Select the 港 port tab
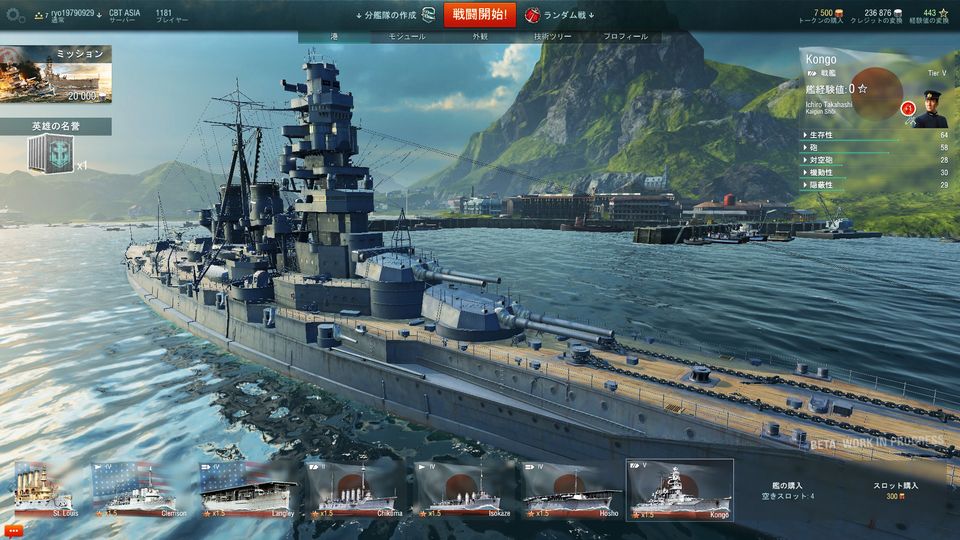Viewport: 960px width, 540px height. coord(334,37)
